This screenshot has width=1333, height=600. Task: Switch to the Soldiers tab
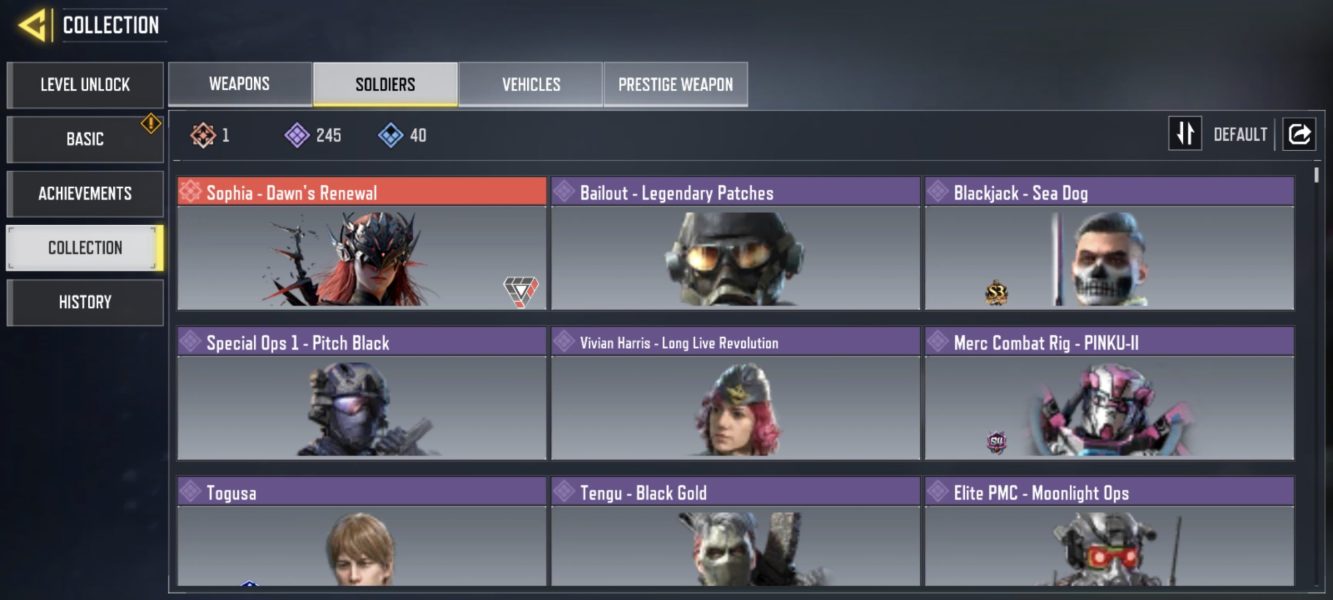tap(385, 84)
